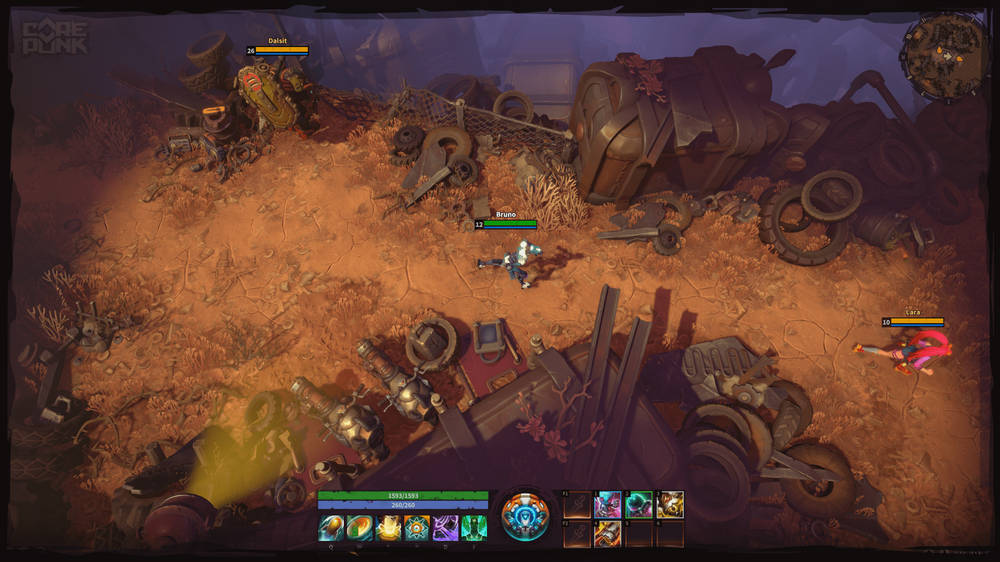Open the circular minimap
Viewport: 1000px width, 562px height.
pos(945,58)
